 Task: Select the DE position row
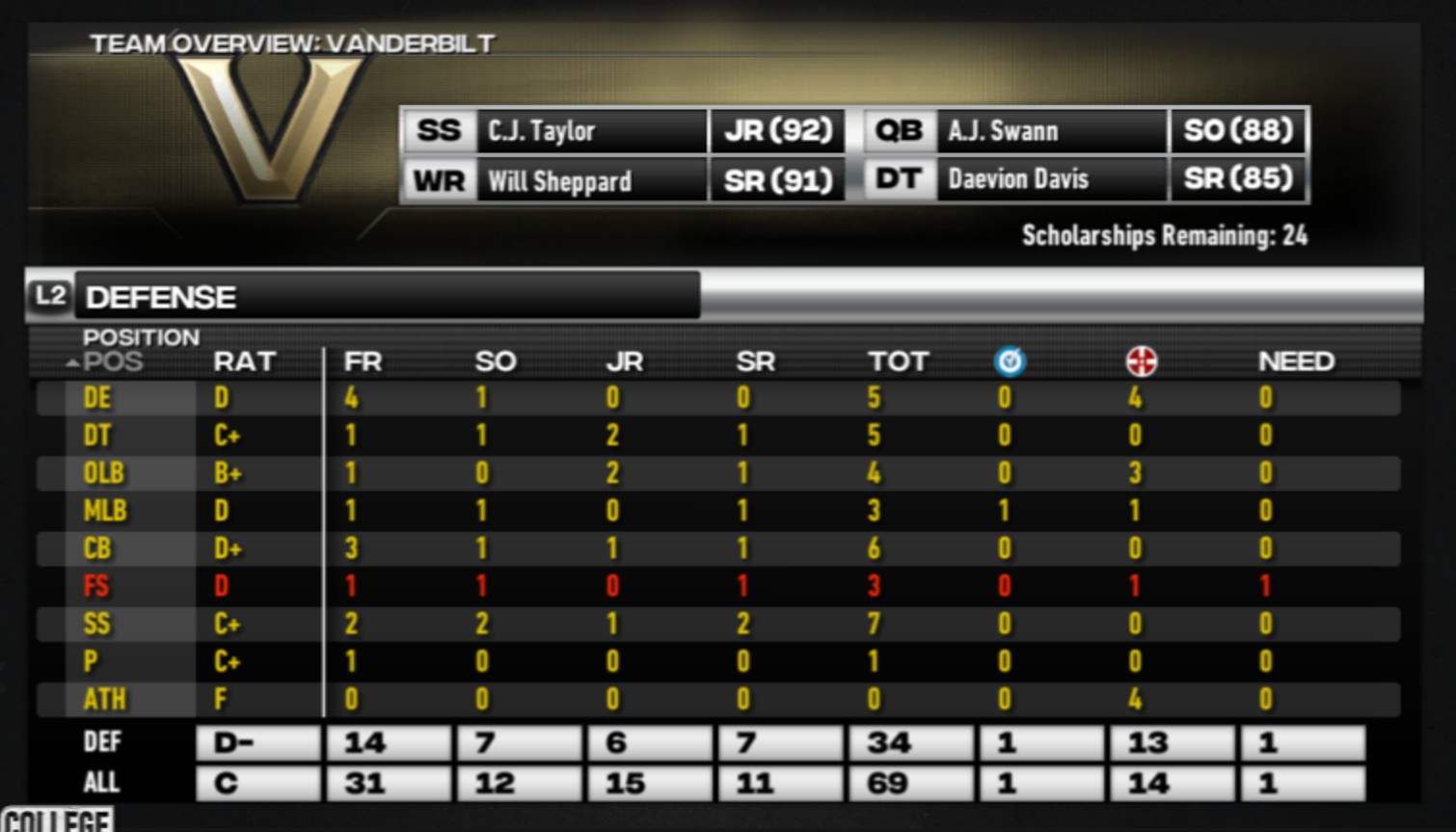tap(97, 398)
